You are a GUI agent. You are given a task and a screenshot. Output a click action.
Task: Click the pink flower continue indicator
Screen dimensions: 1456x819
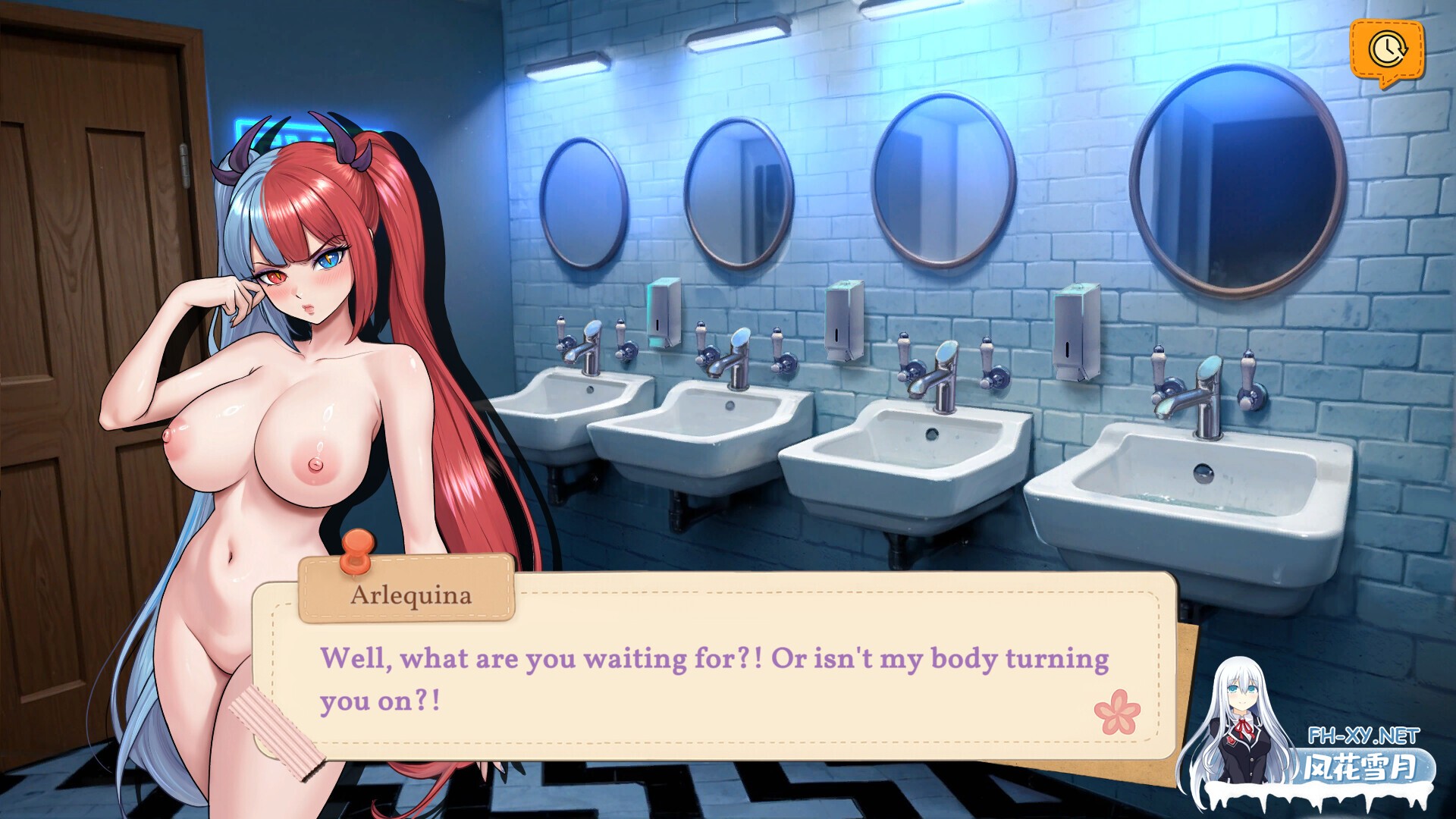pos(1117,711)
